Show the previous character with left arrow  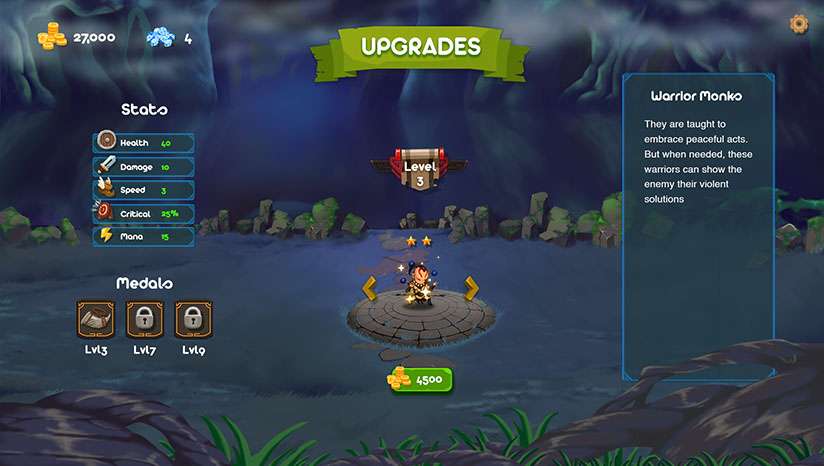(369, 288)
